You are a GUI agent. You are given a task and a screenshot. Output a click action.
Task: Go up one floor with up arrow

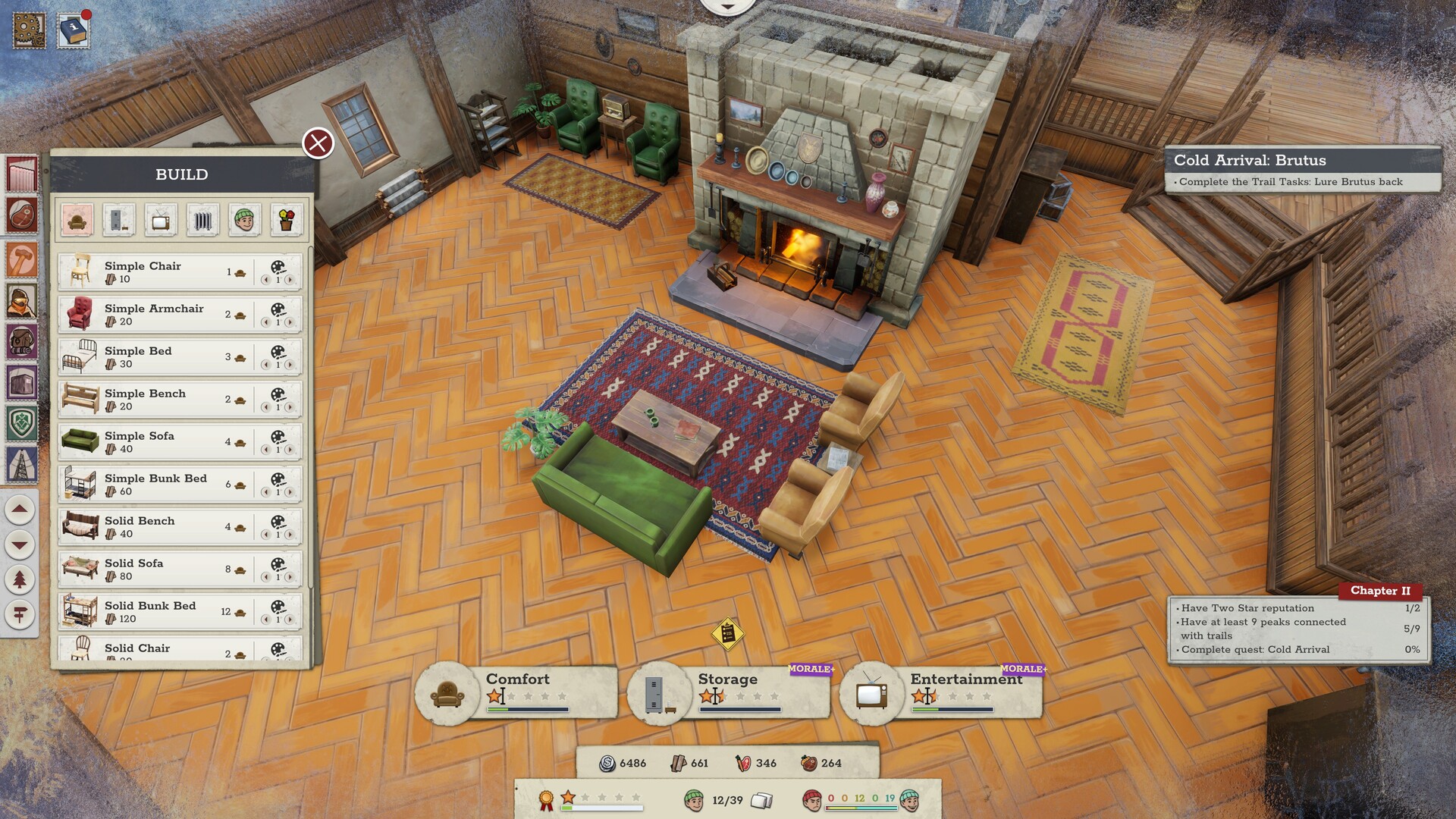point(20,510)
